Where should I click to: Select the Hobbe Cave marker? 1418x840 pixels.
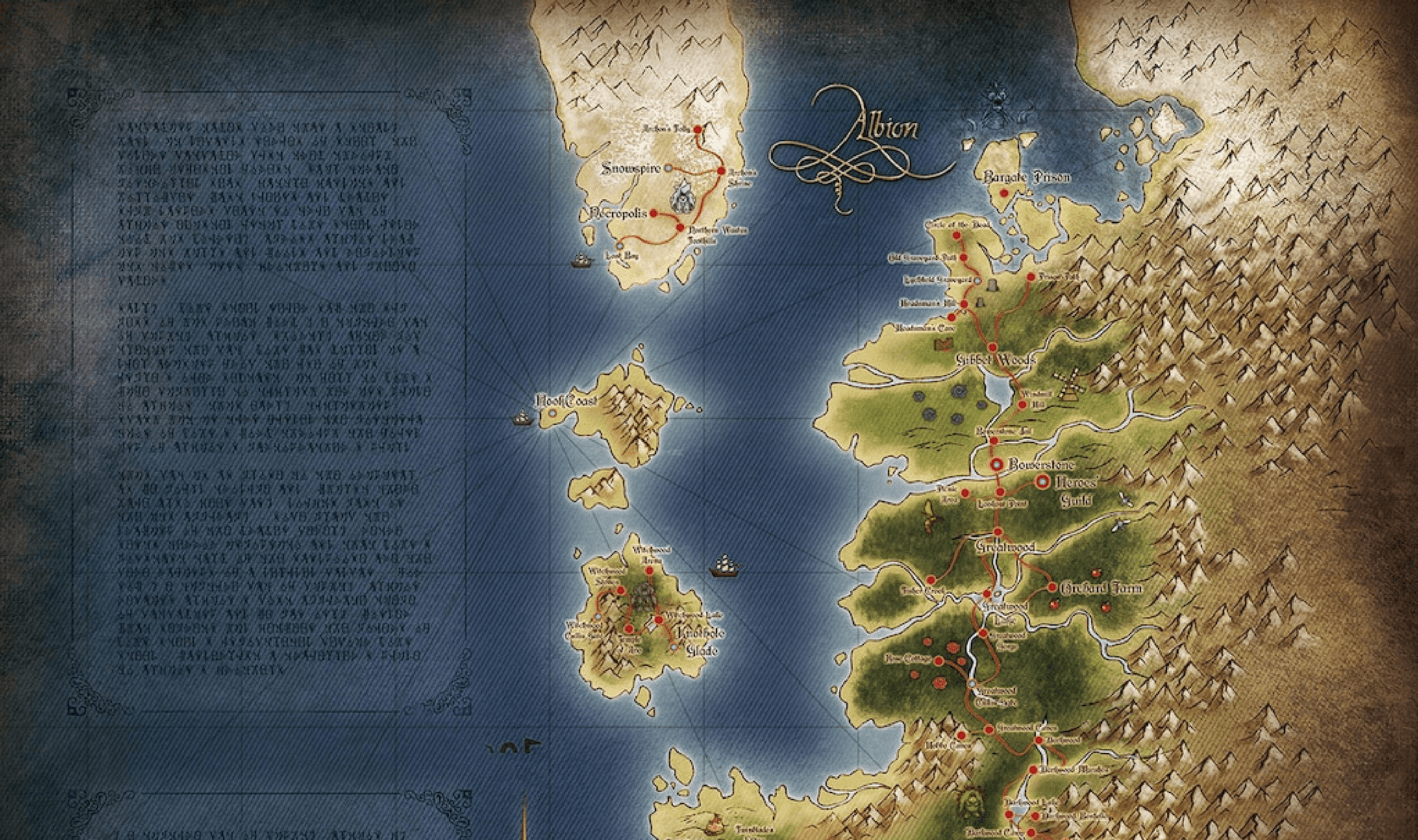(961, 736)
